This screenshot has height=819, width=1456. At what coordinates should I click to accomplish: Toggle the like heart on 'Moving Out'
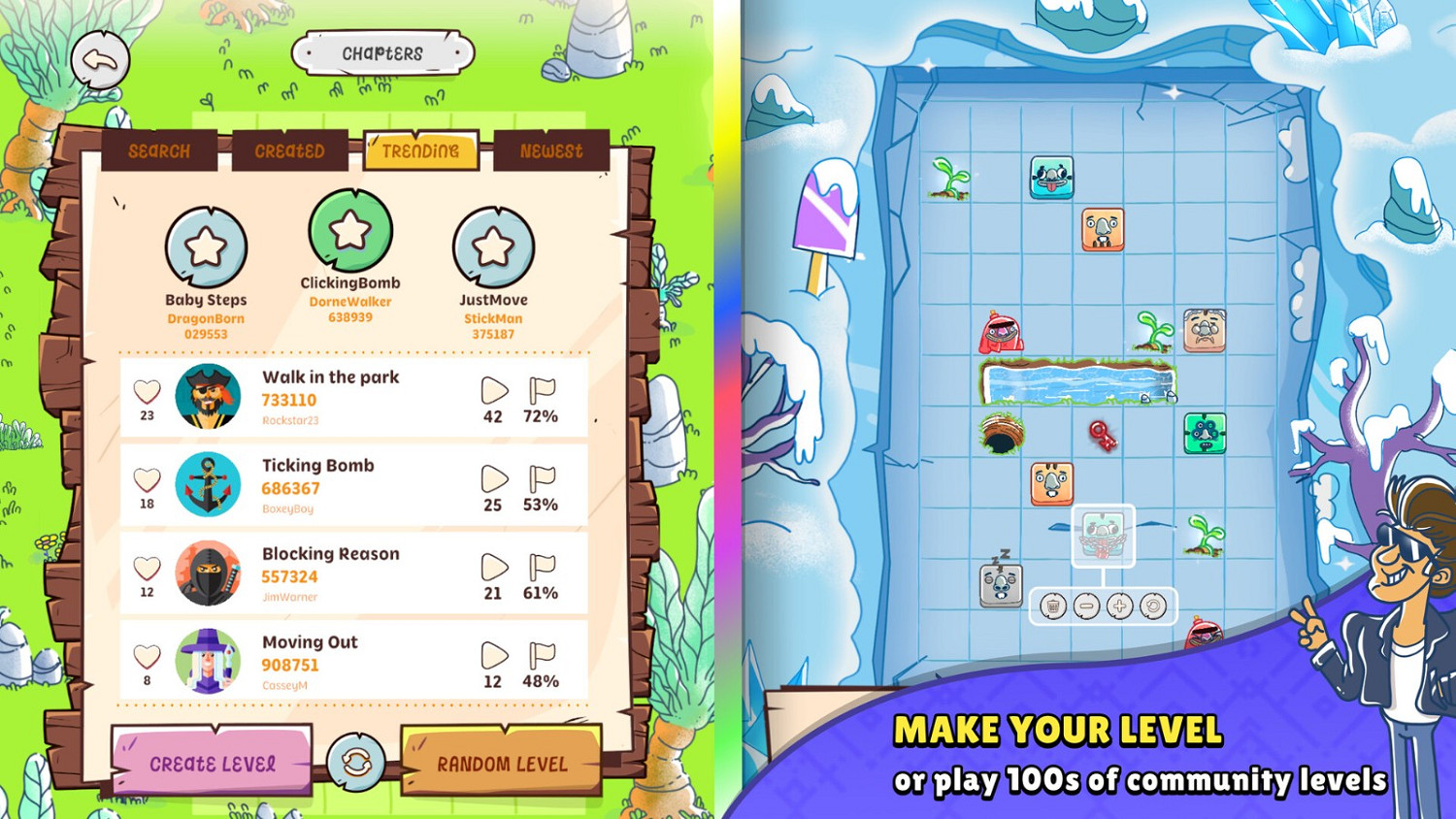[146, 656]
